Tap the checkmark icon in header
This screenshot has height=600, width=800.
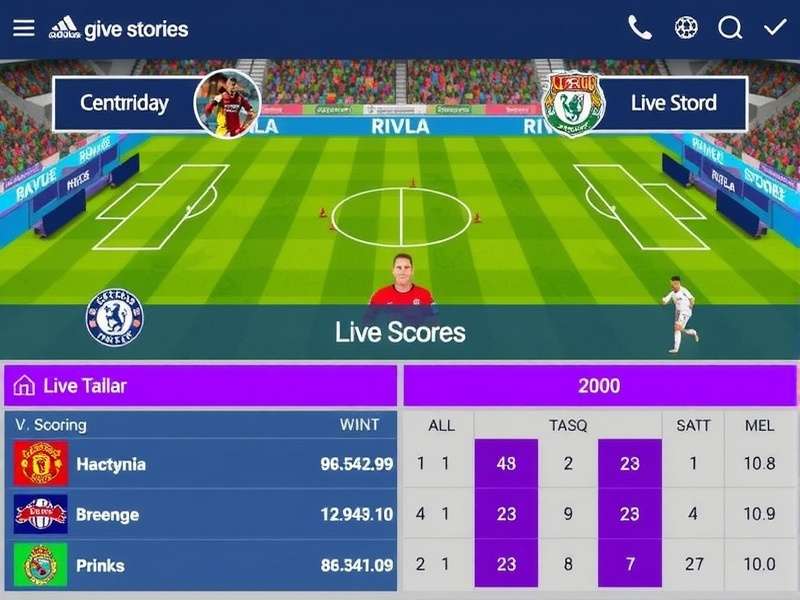pos(774,28)
